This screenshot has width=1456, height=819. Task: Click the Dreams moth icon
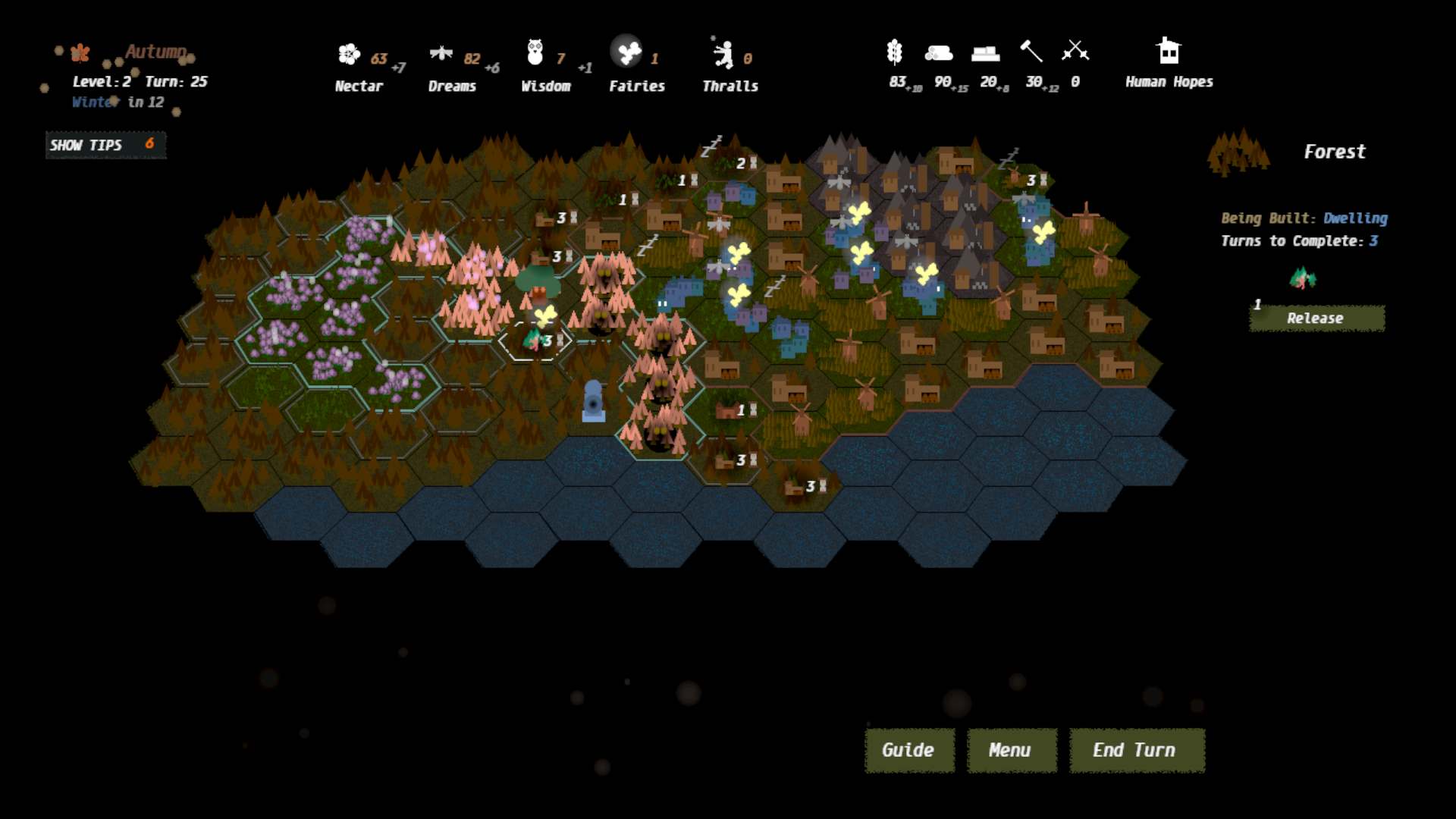coord(441,53)
